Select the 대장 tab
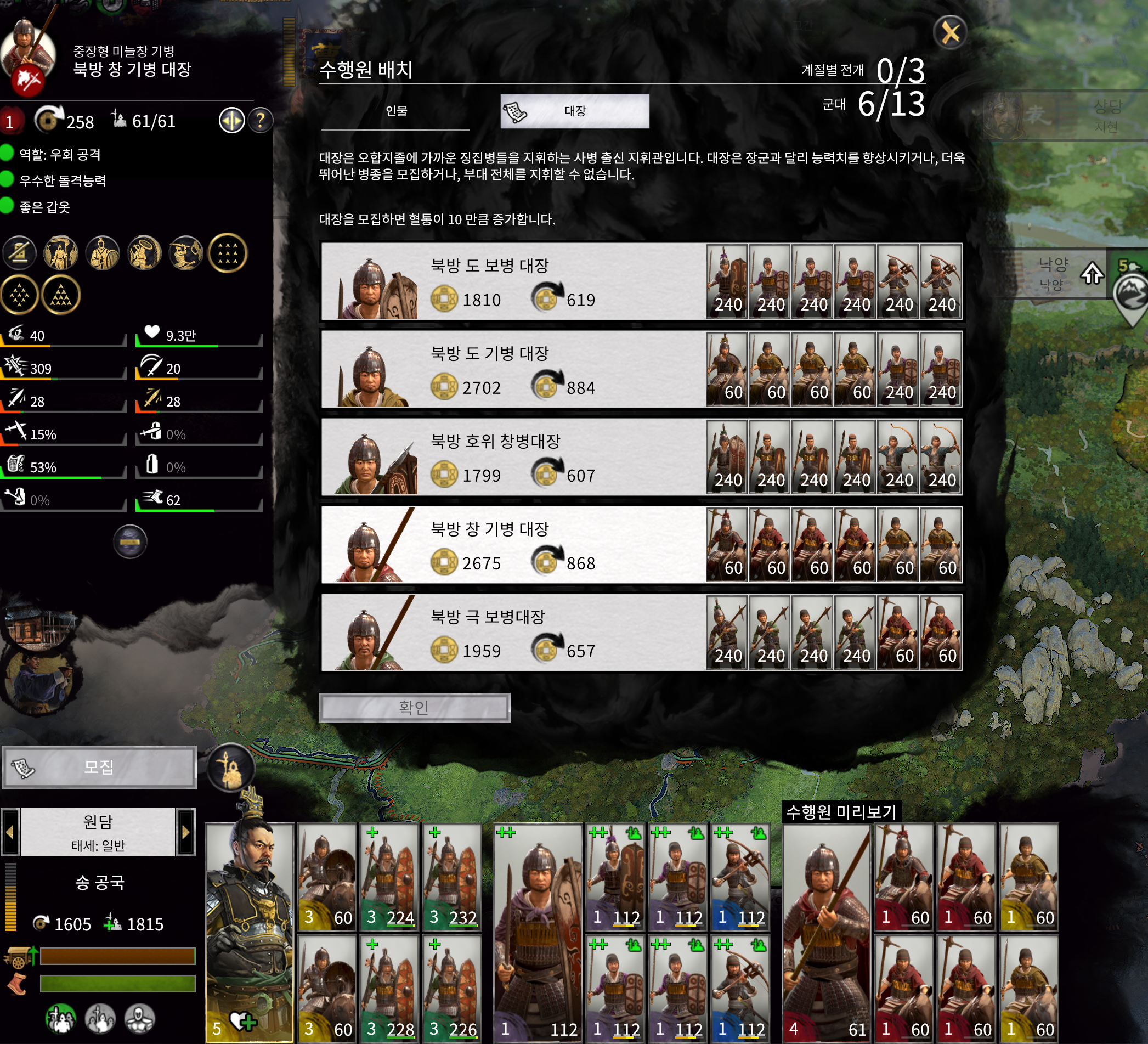This screenshot has height=1044, width=1148. (575, 111)
